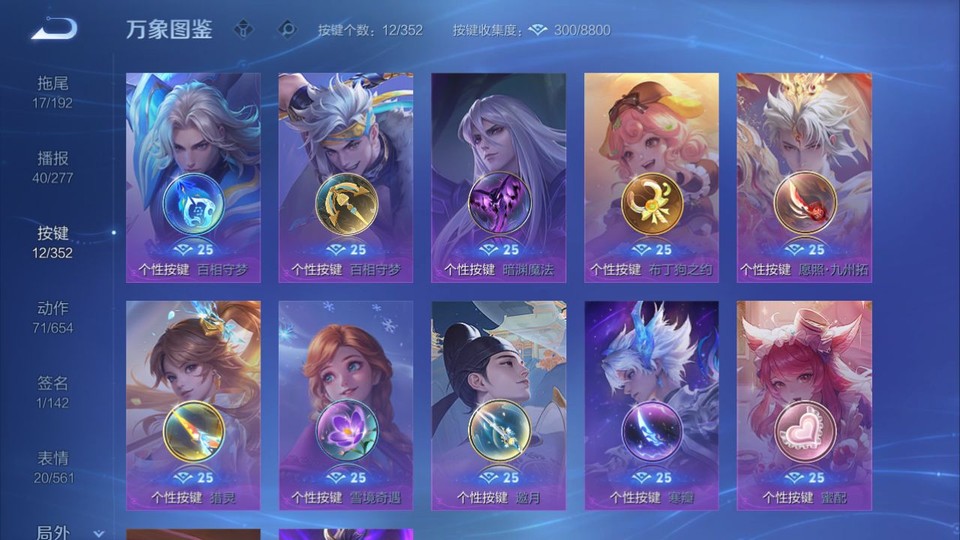Switch to the 表情 tab
The image size is (960, 540).
[54, 466]
